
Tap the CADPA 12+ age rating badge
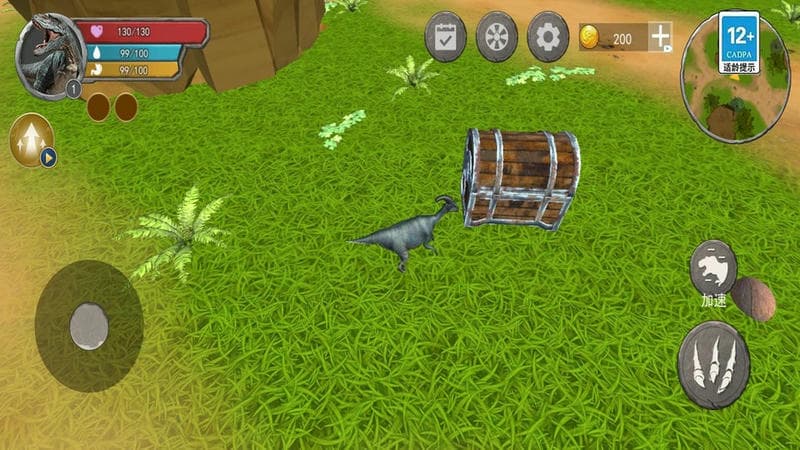tap(739, 42)
